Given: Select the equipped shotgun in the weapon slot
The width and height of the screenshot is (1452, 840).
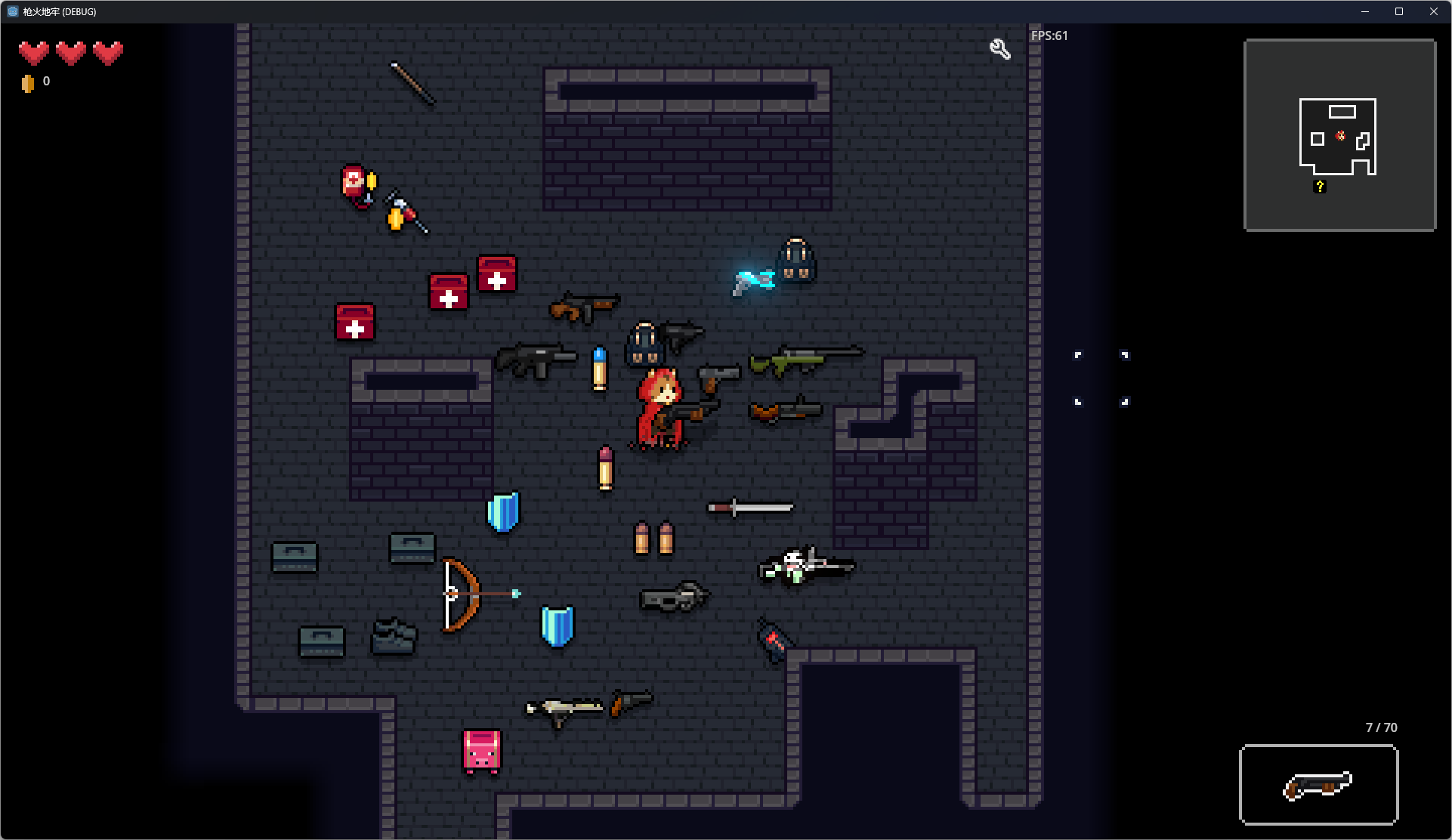Looking at the screenshot, I should (x=1319, y=786).
